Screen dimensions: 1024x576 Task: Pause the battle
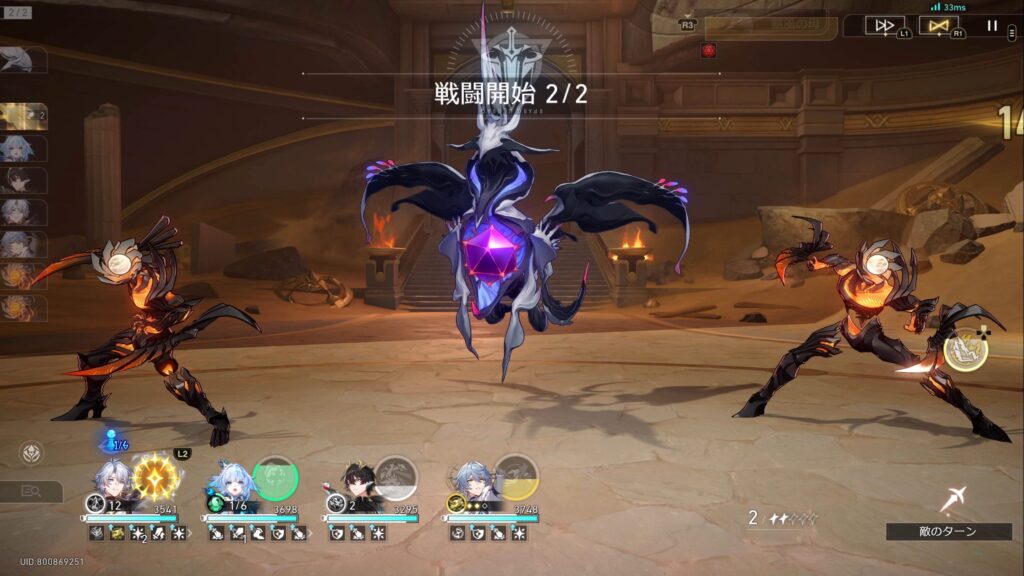tap(992, 25)
